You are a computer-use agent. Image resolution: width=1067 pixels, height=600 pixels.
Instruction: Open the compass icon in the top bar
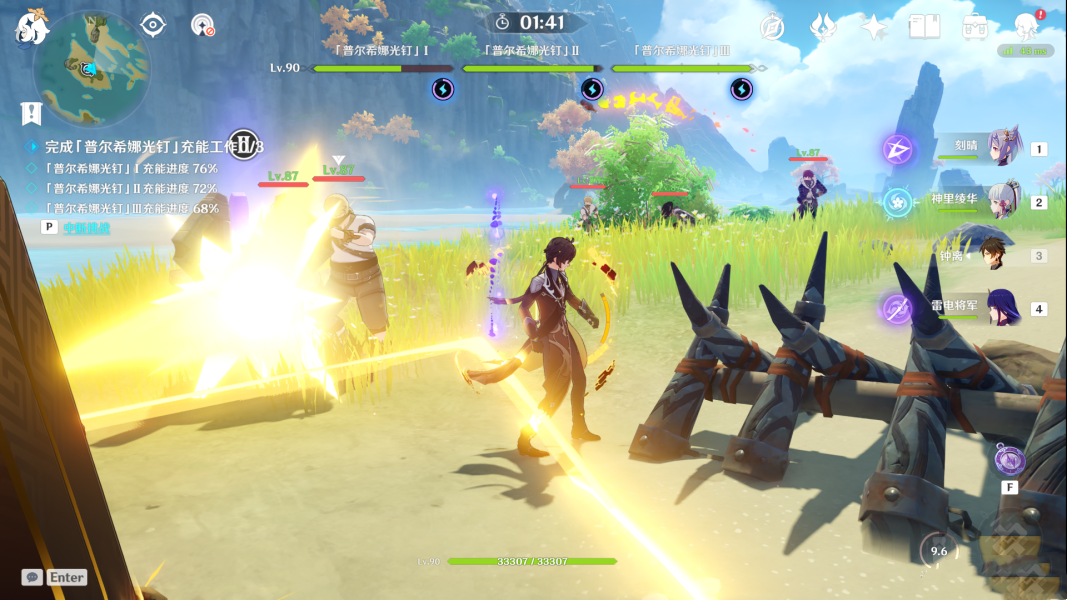(772, 27)
